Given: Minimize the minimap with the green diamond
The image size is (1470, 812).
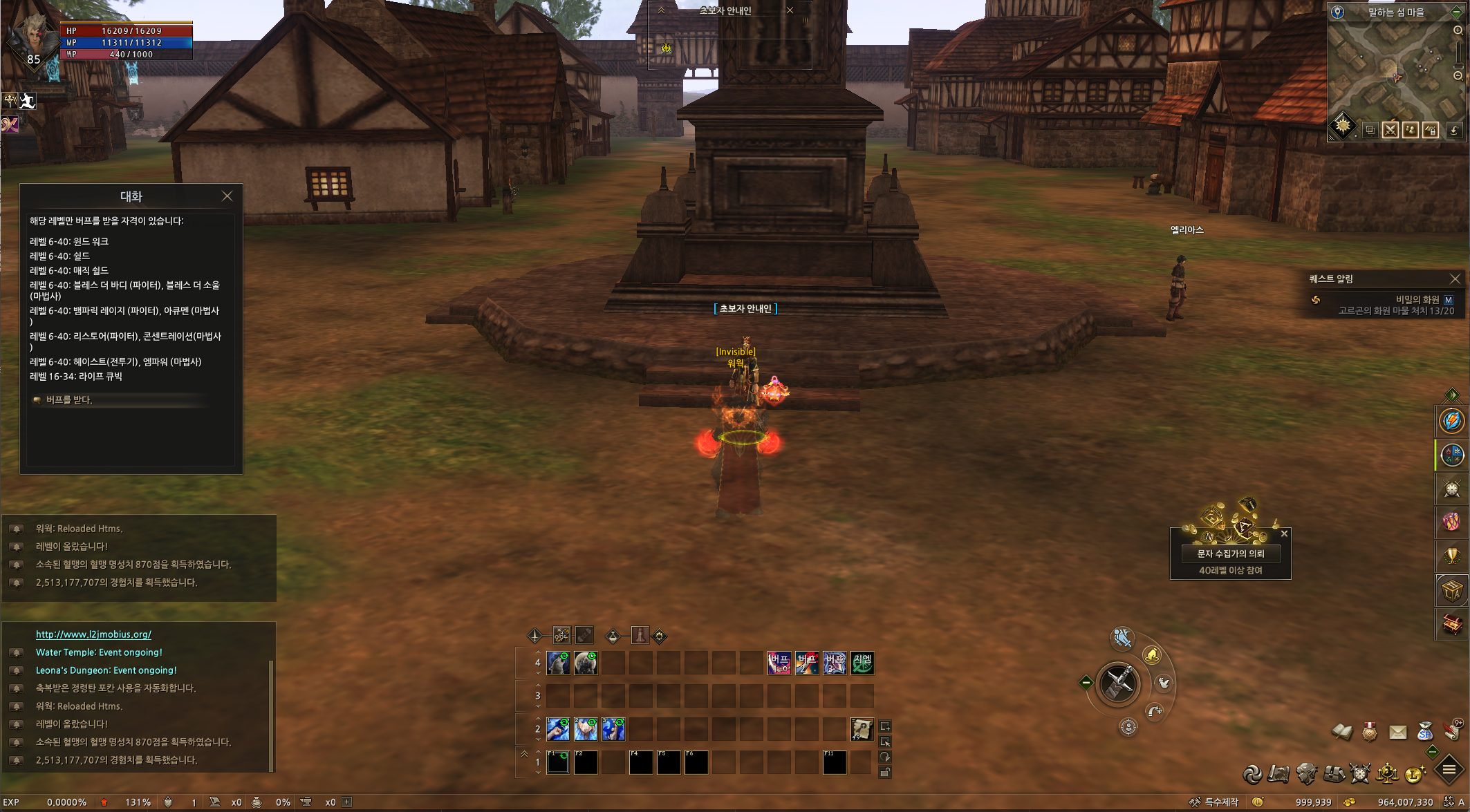Looking at the screenshot, I should [1456, 12].
